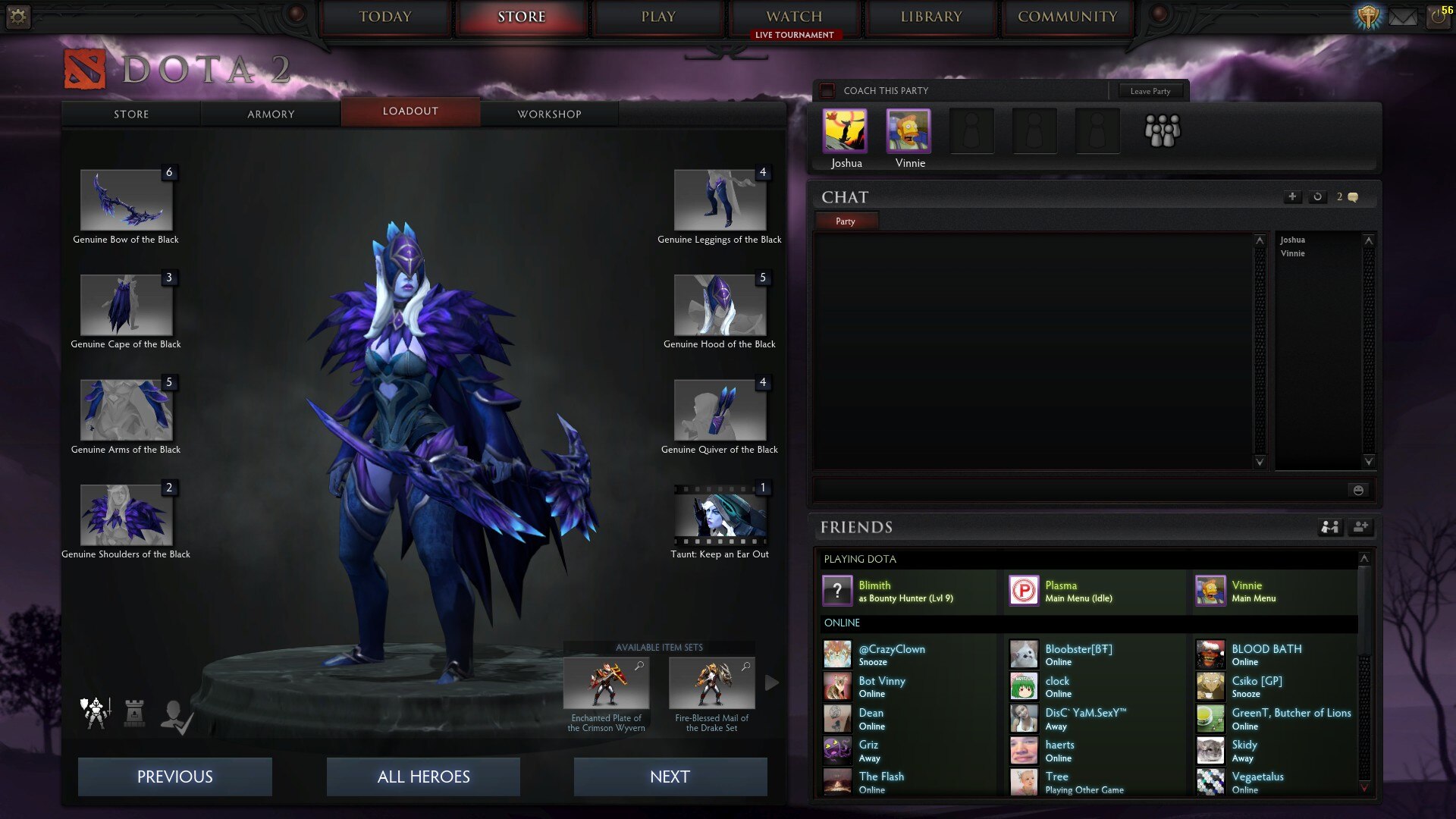Go to the LIBRARY tab
The height and width of the screenshot is (819, 1456).
[x=930, y=17]
